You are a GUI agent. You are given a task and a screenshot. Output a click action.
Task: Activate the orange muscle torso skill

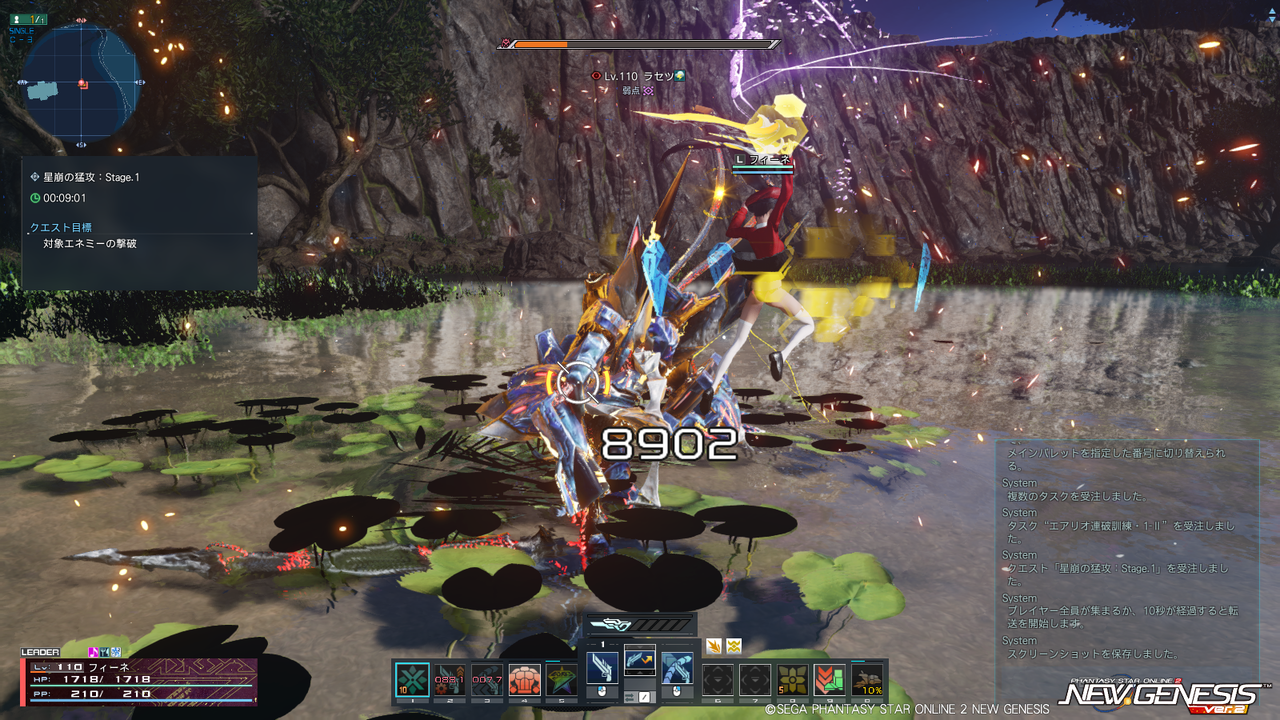coord(524,680)
